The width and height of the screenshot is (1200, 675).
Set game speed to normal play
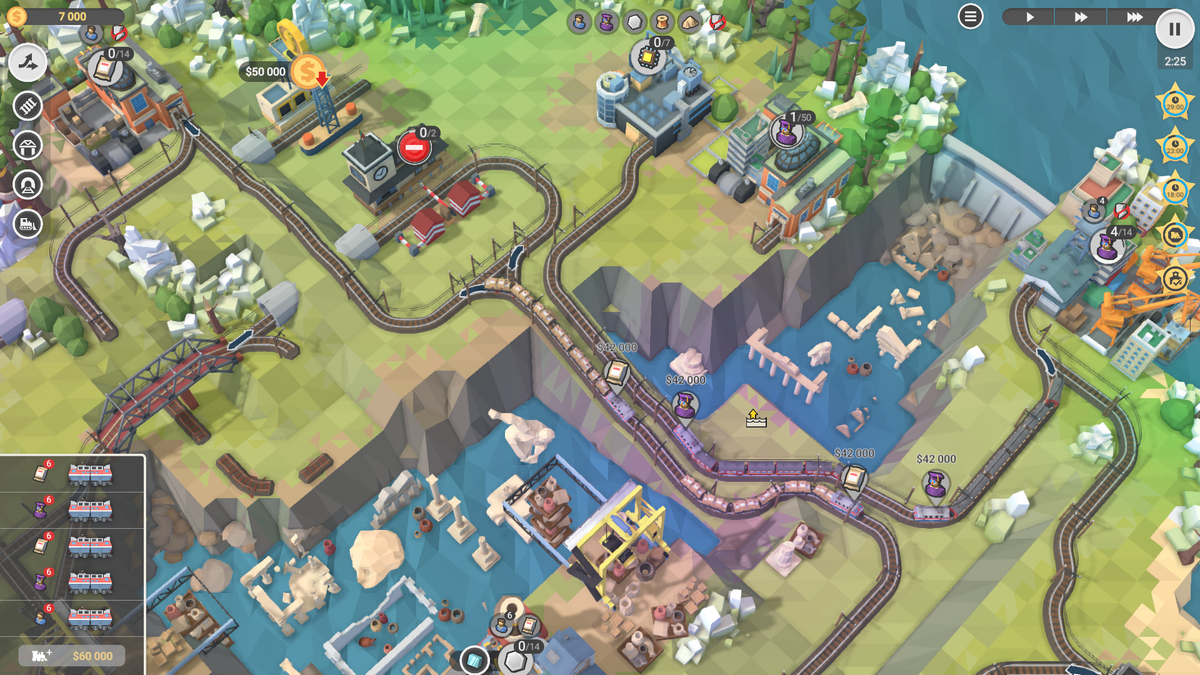pyautogui.click(x=1029, y=17)
